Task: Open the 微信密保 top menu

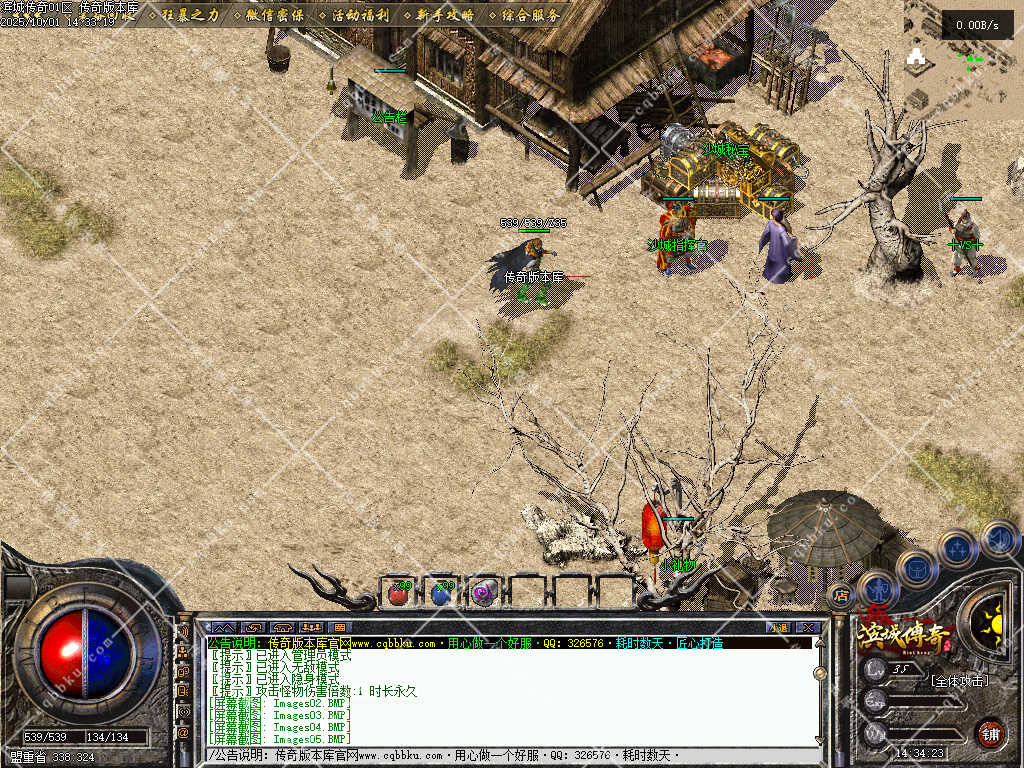Action: click(x=270, y=15)
